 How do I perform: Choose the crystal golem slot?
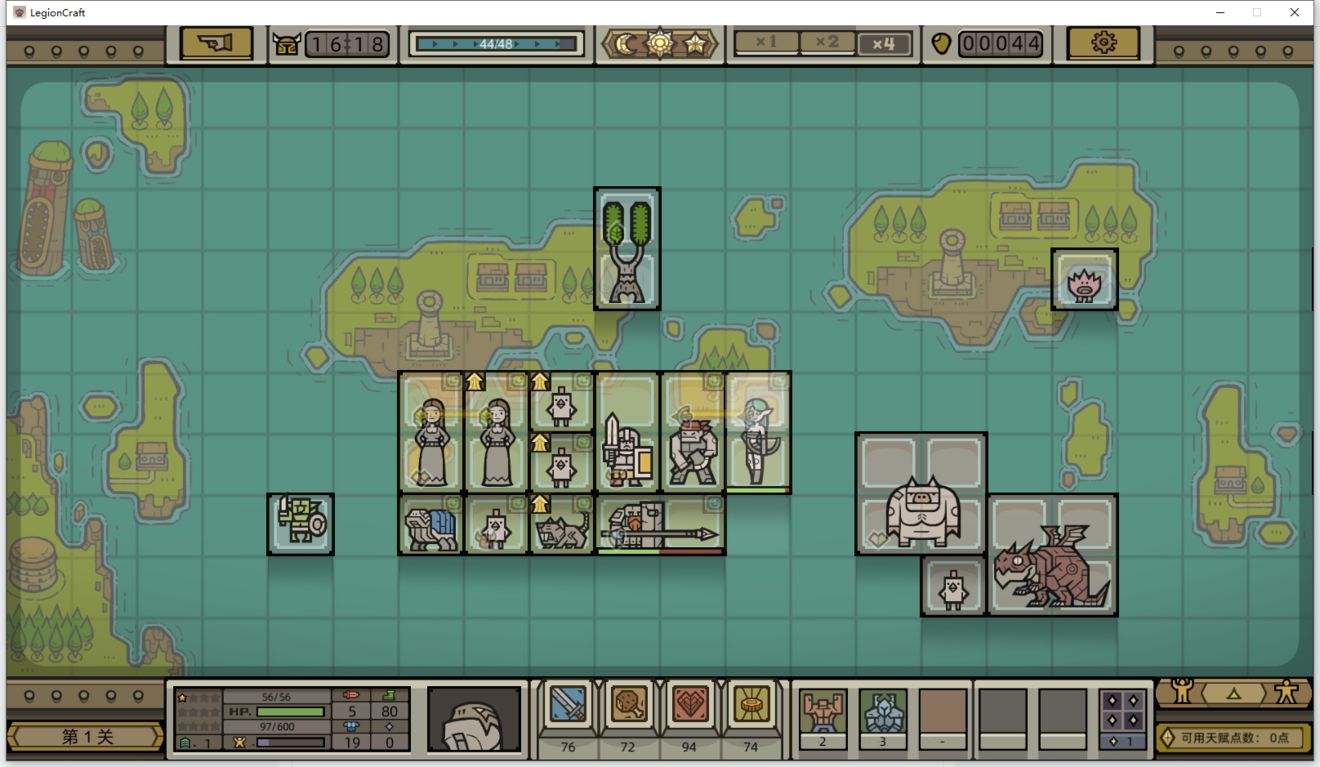point(883,712)
